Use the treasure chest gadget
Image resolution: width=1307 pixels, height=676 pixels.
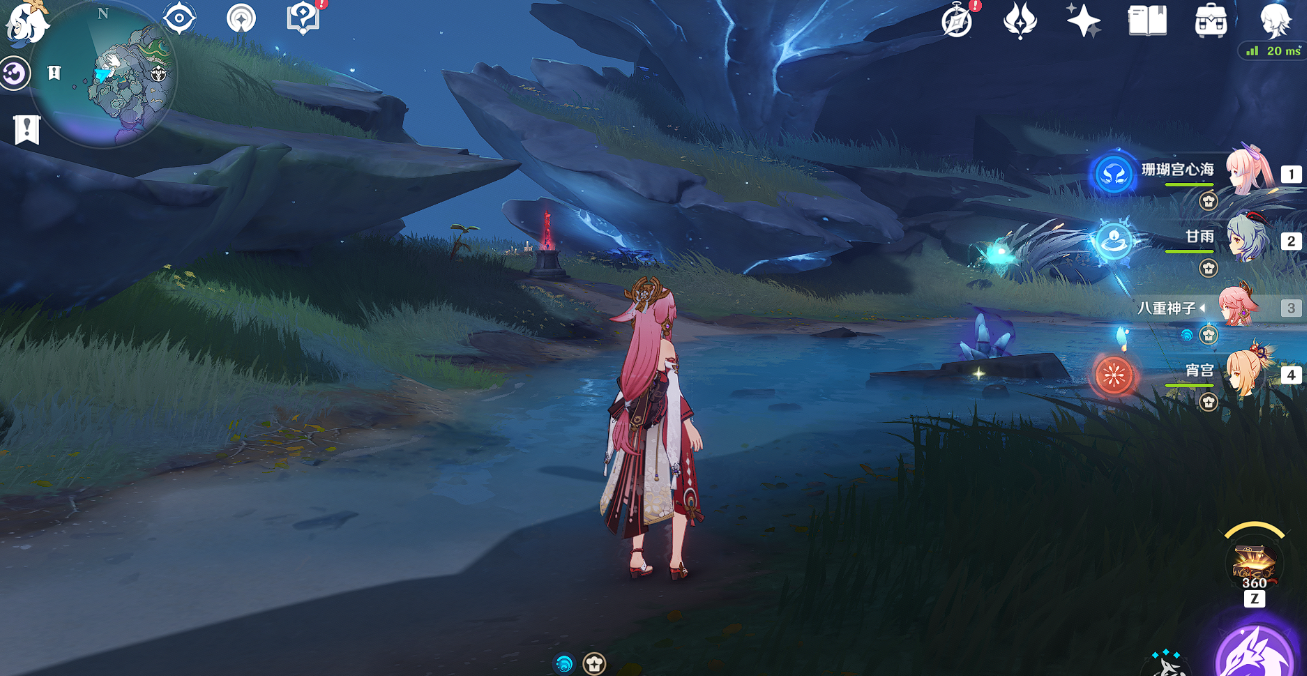pyautogui.click(x=1254, y=561)
